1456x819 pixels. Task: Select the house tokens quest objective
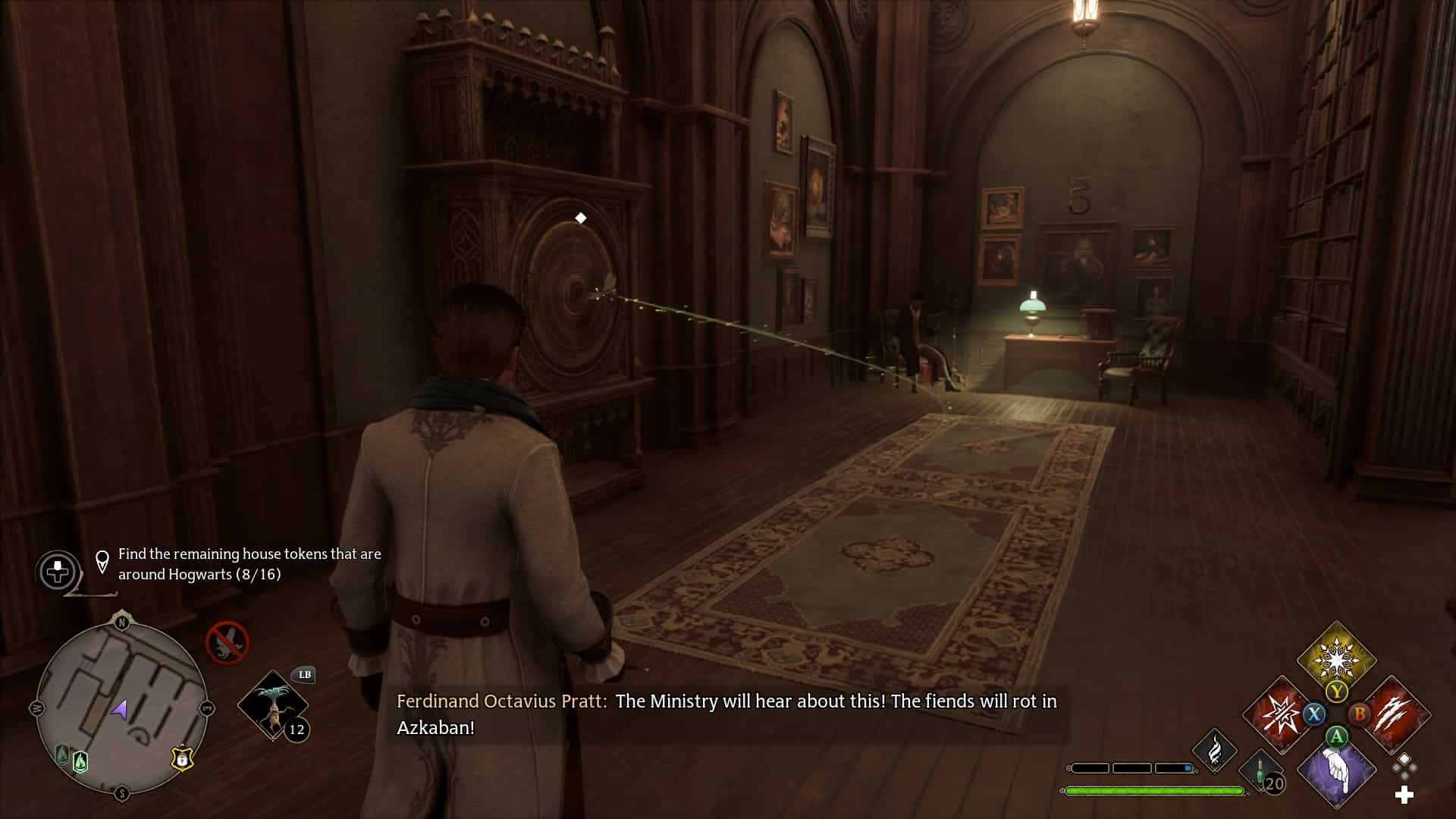(249, 564)
